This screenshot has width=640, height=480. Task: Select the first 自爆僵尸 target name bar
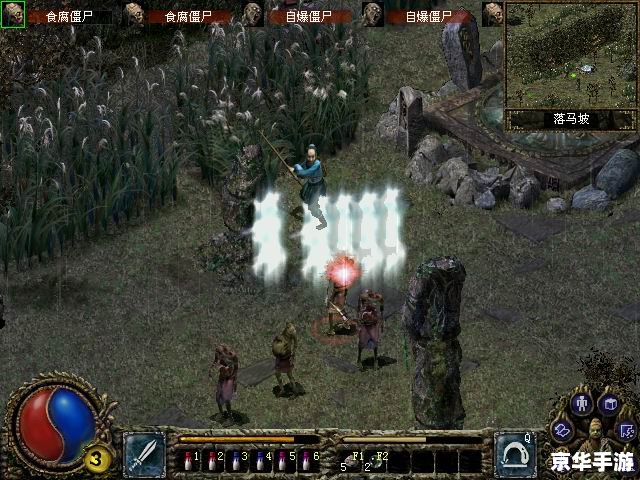pos(310,16)
